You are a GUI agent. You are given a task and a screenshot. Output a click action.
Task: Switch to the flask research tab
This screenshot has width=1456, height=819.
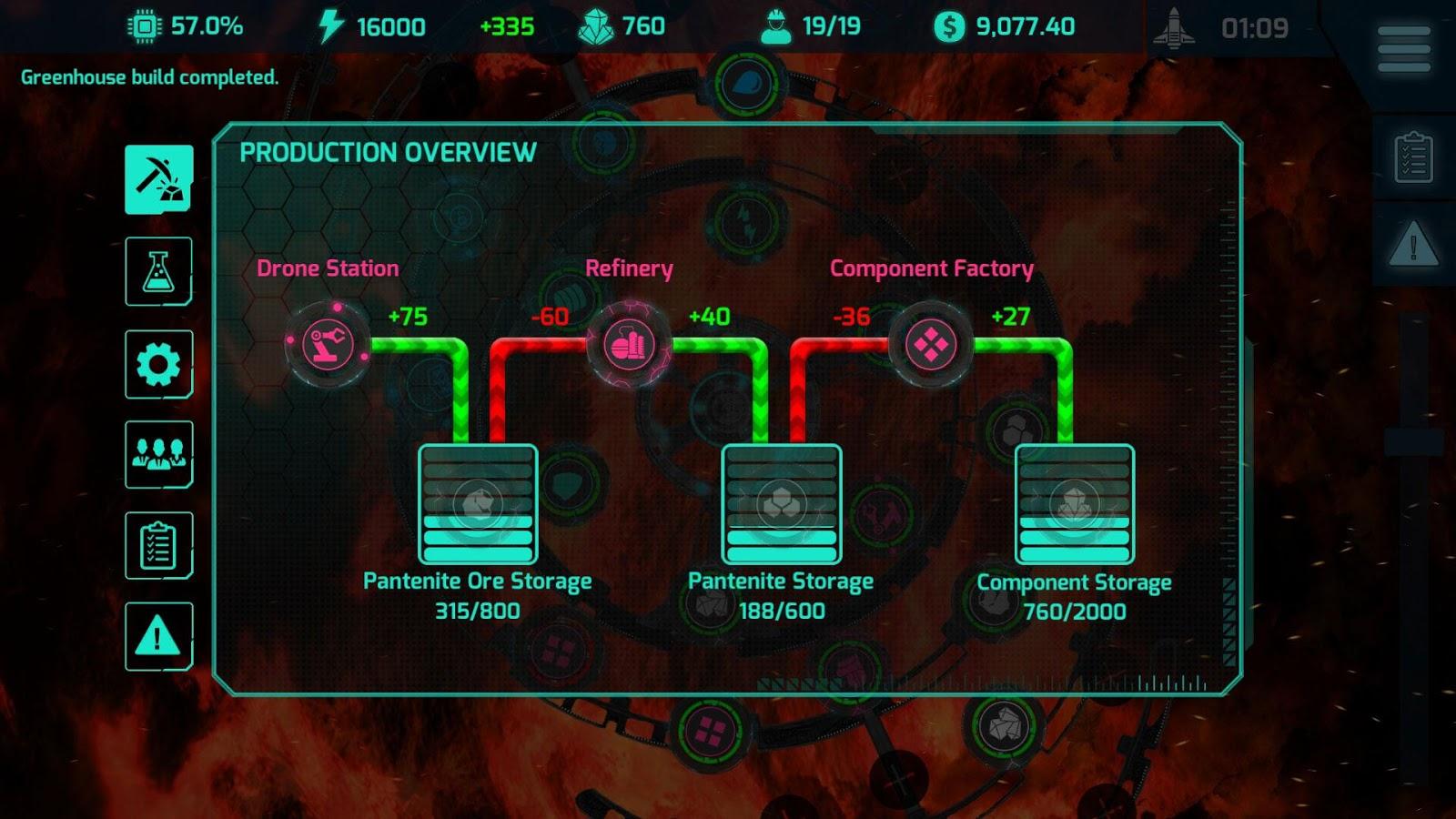pyautogui.click(x=159, y=271)
